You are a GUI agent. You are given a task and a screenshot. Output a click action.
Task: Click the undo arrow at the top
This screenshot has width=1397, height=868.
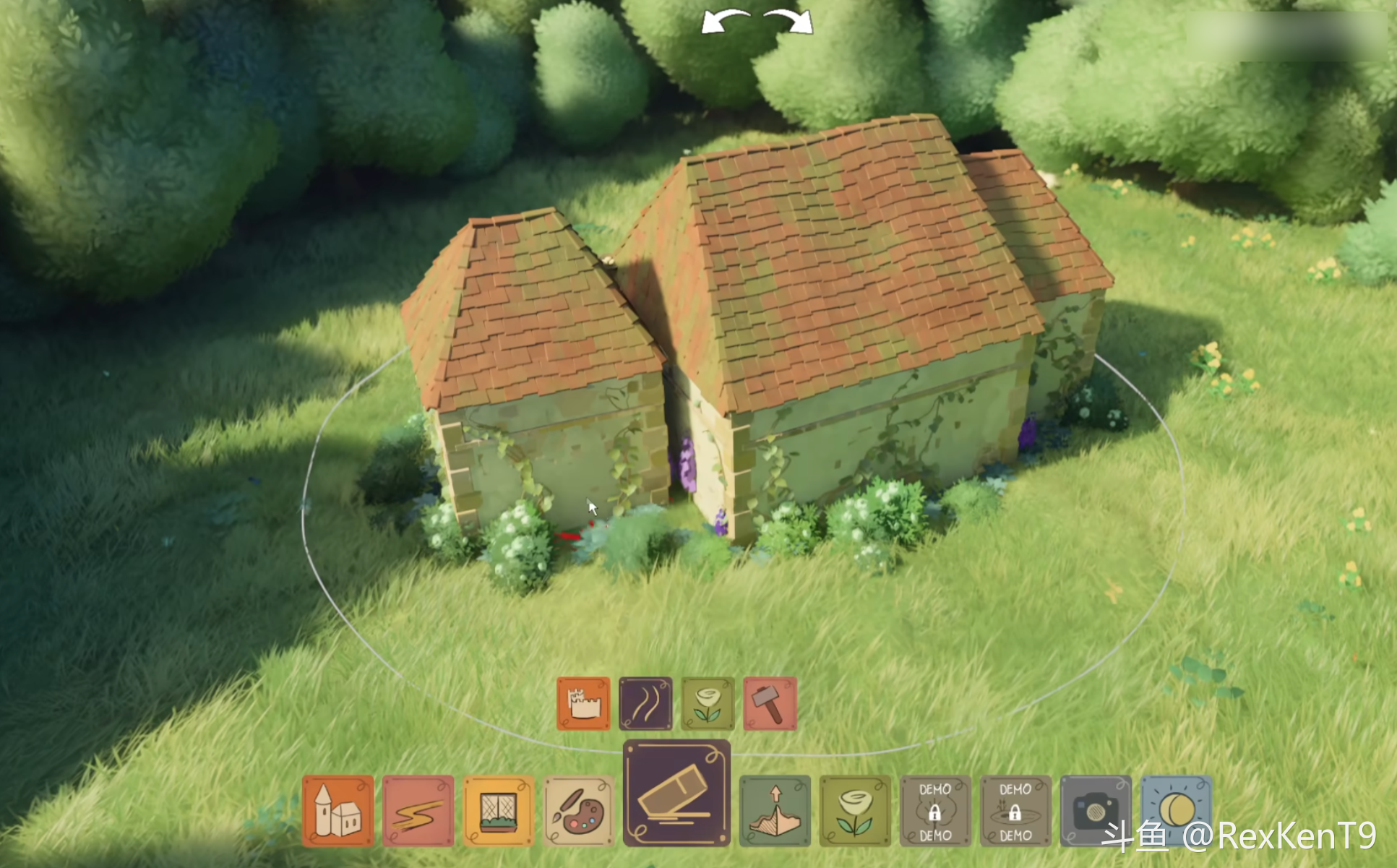pos(725,22)
